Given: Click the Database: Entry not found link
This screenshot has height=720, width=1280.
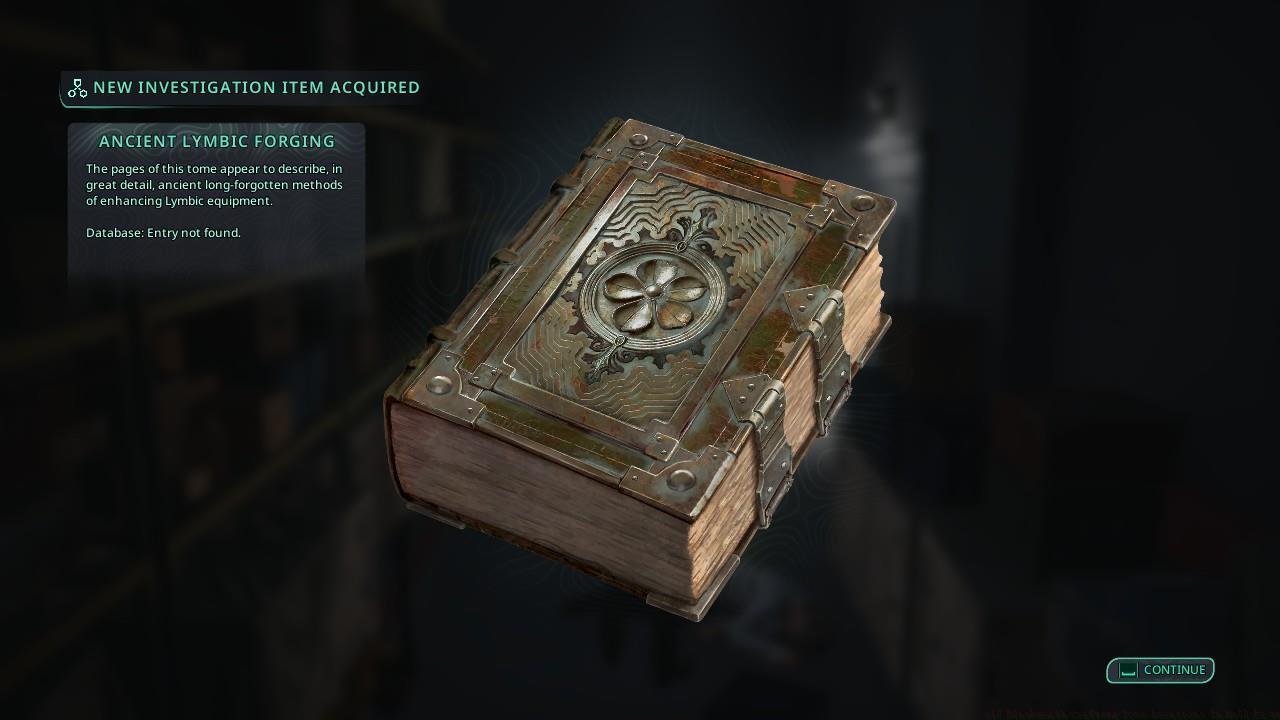Looking at the screenshot, I should pos(164,233).
